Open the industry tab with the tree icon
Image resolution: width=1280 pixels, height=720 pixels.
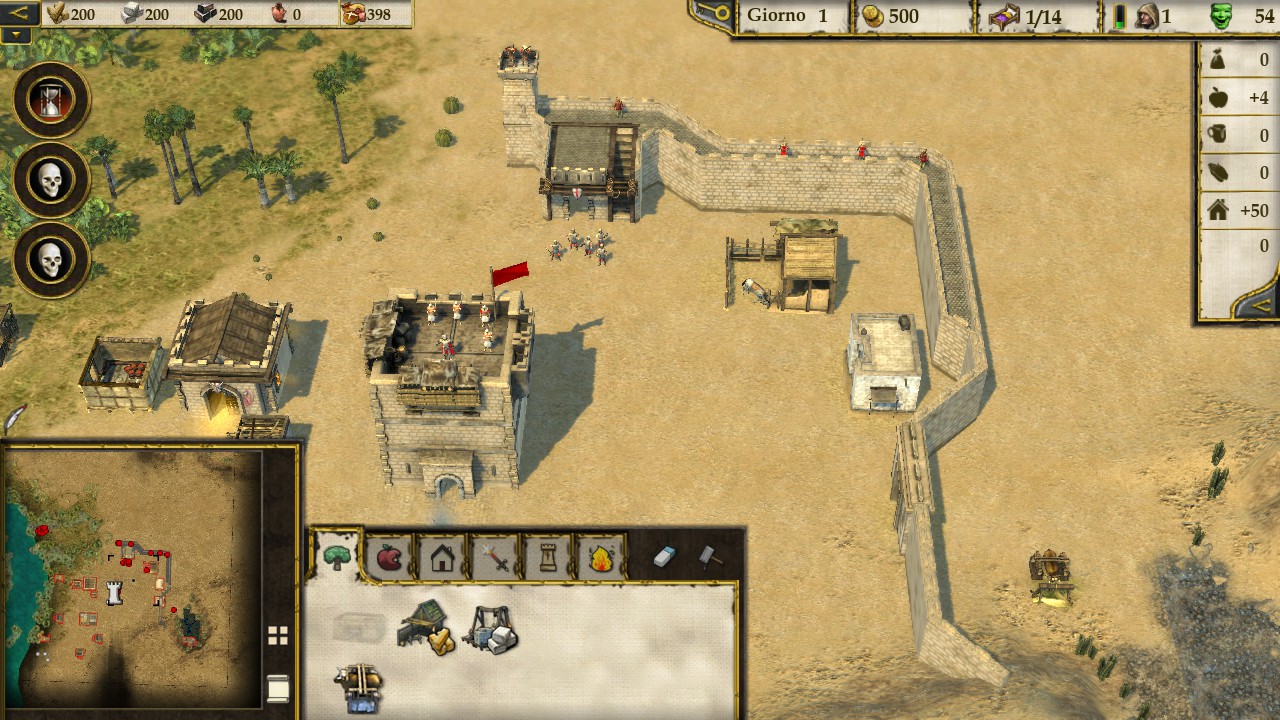pos(337,557)
